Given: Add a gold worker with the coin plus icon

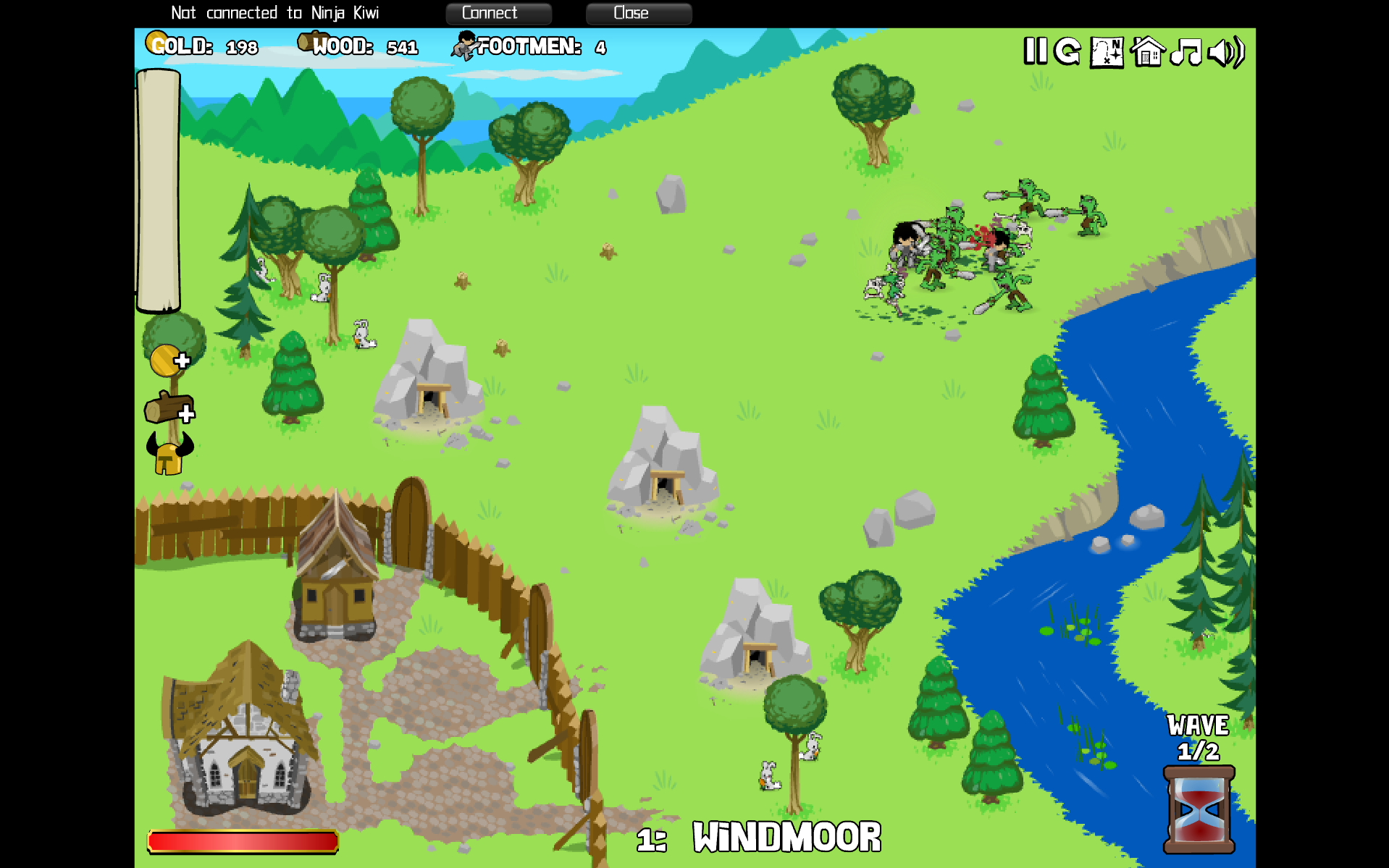Looking at the screenshot, I should [169, 360].
